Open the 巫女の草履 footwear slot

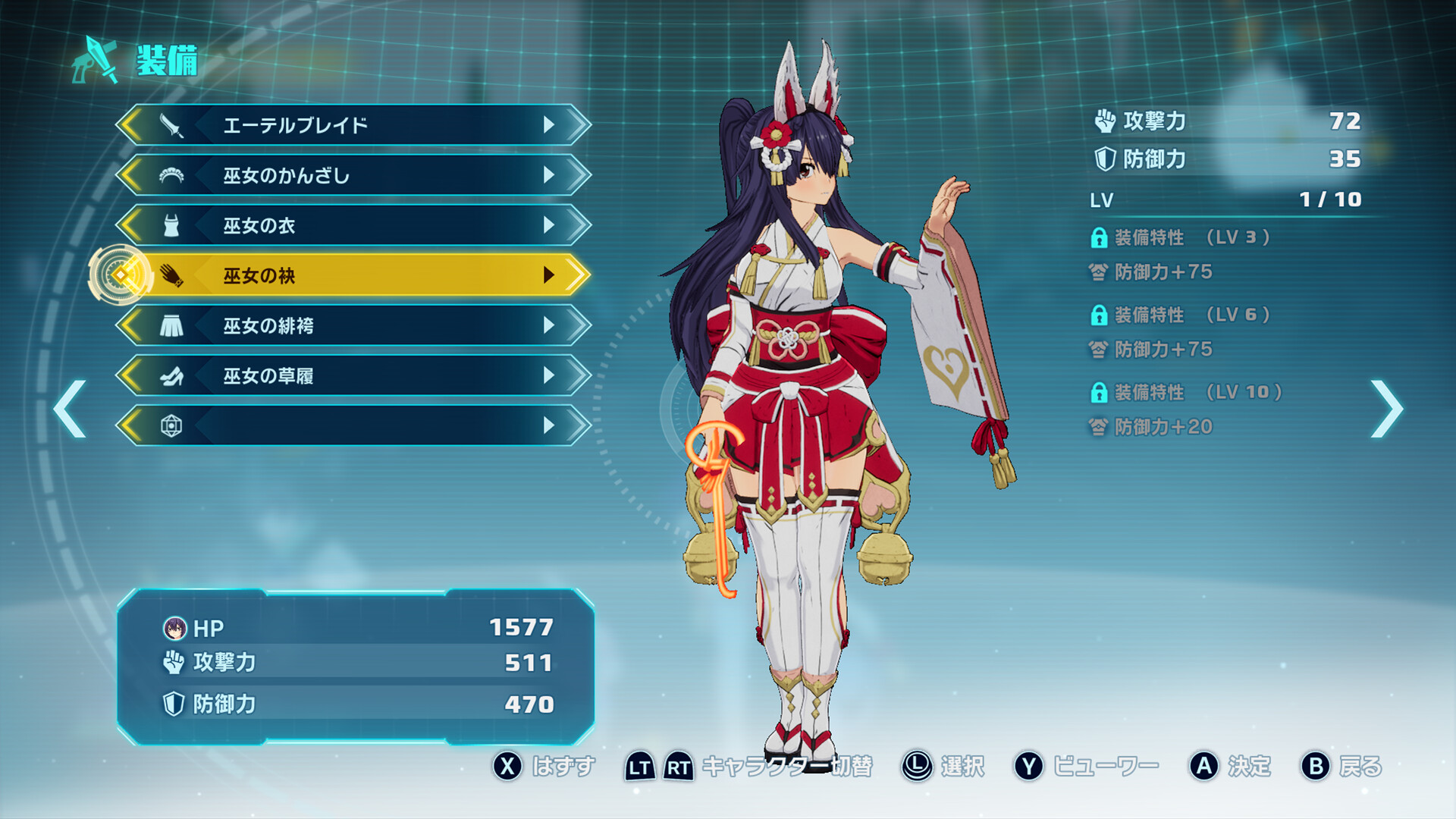tap(353, 375)
